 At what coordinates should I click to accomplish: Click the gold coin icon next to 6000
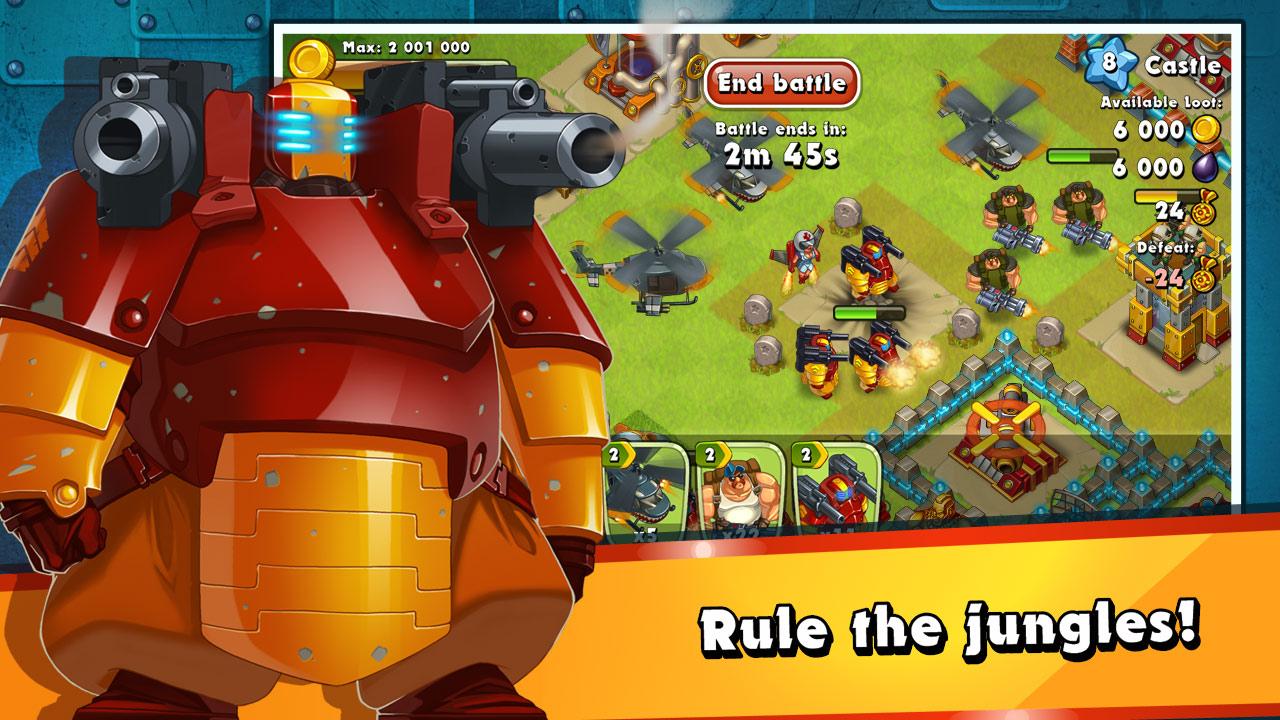pyautogui.click(x=1206, y=130)
